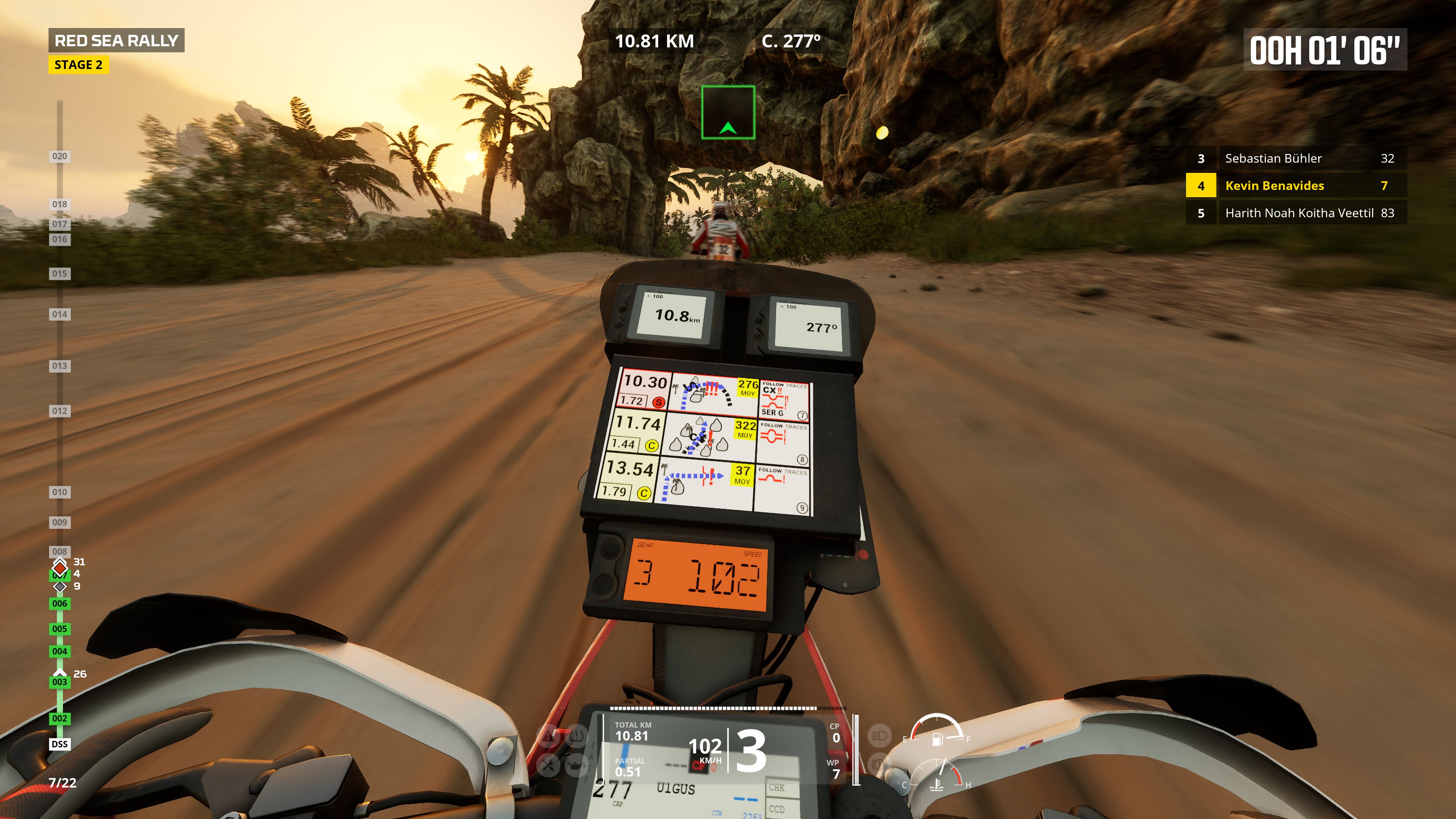Click the tire pressure warning icon
Viewport: 1456px width, 819px height.
(576, 735)
